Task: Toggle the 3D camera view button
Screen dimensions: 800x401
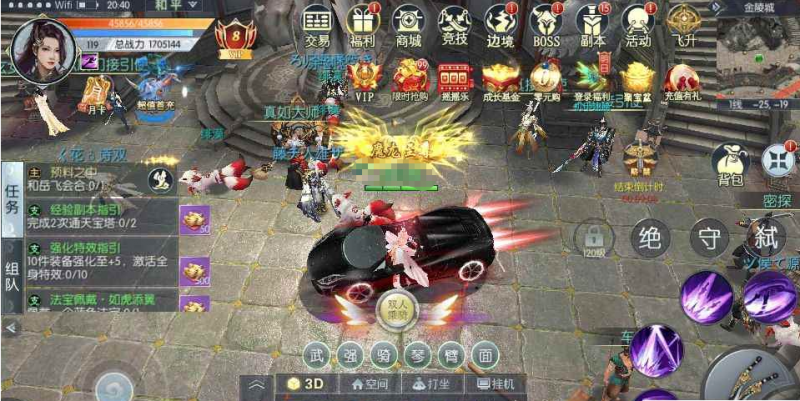Action: [307, 384]
